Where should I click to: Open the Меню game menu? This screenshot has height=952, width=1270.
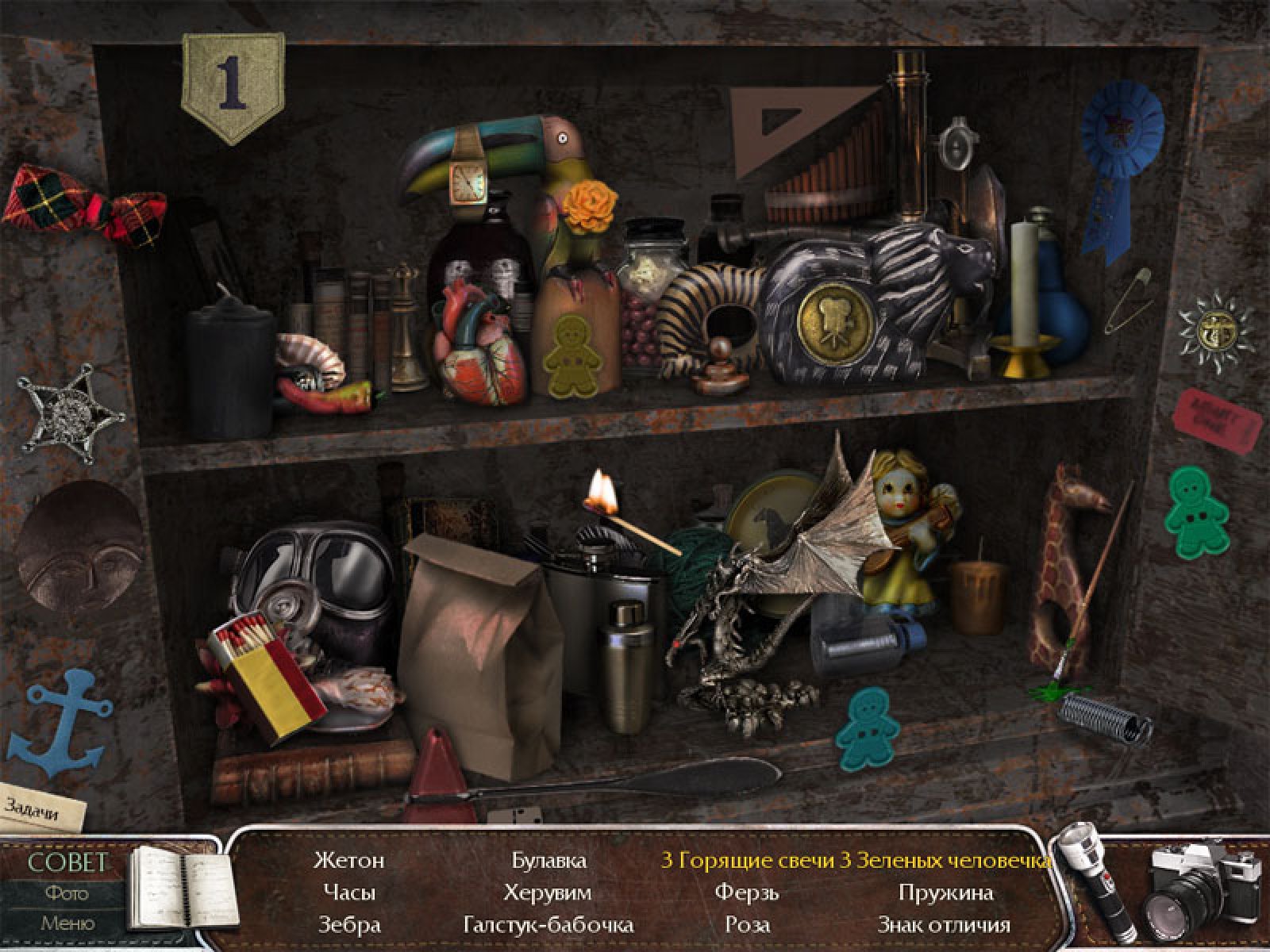[67, 923]
